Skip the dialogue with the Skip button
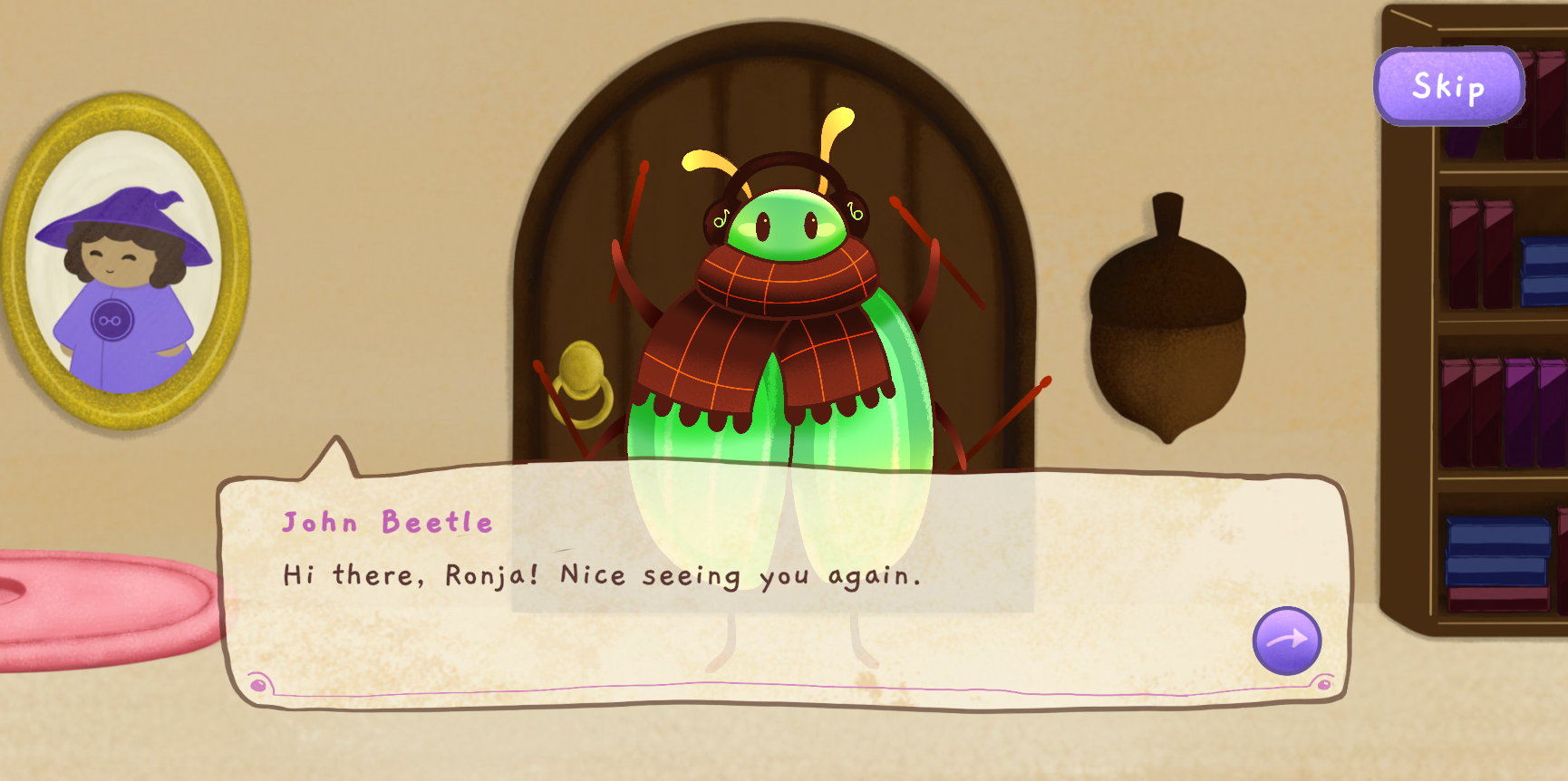 [1448, 87]
